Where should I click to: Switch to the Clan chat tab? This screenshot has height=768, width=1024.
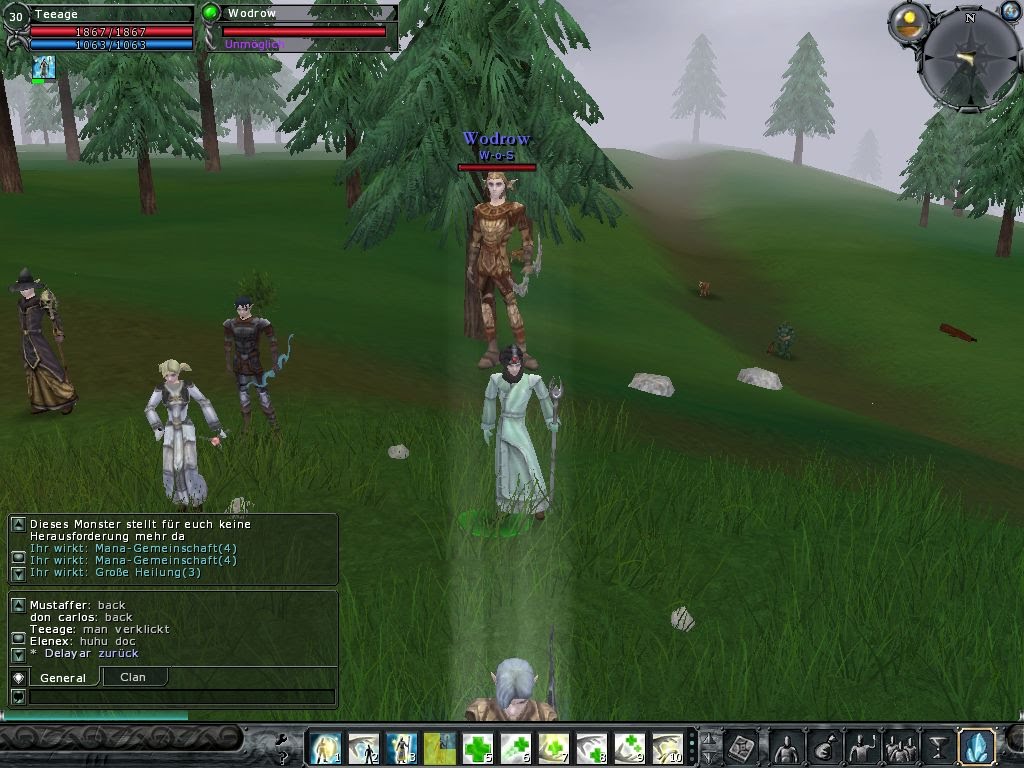(133, 677)
